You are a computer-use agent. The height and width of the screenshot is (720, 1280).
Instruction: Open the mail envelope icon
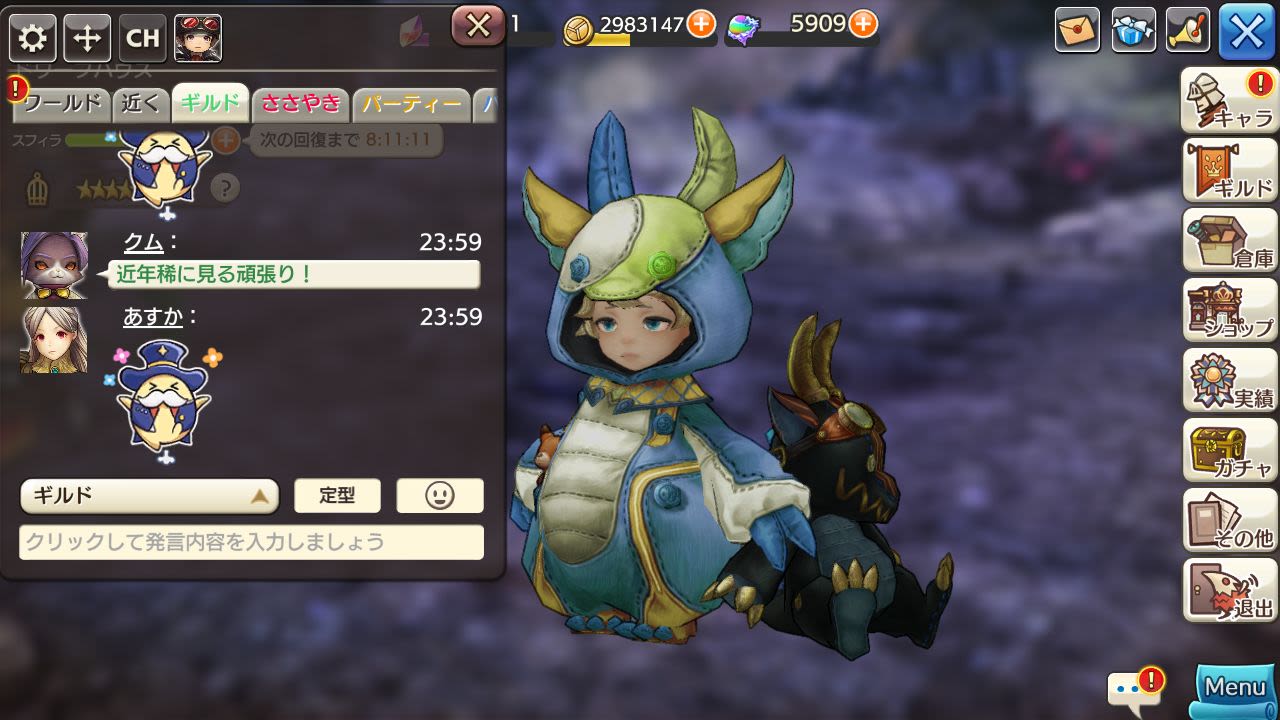(1077, 31)
